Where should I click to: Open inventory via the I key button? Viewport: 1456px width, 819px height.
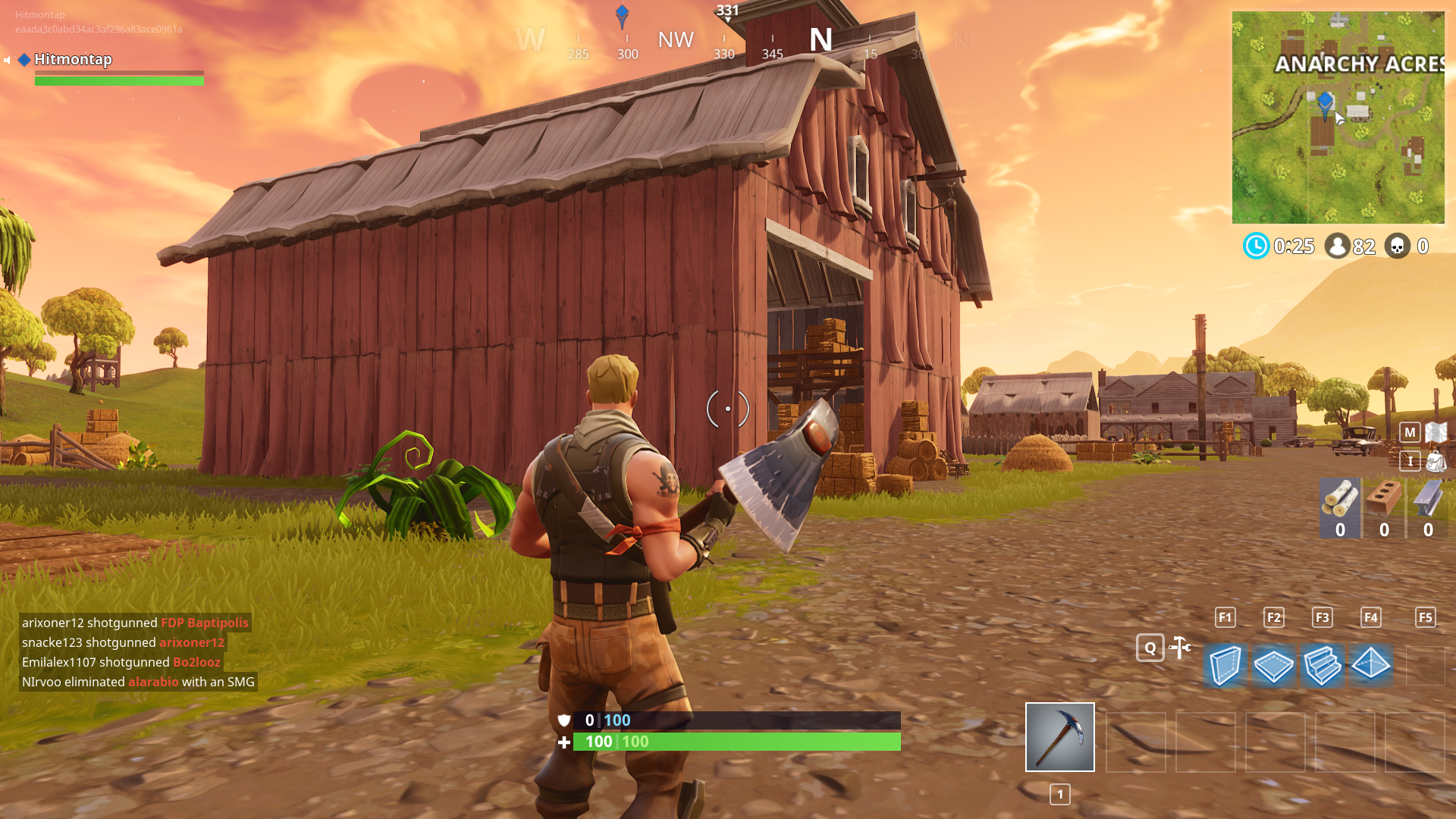[1409, 461]
